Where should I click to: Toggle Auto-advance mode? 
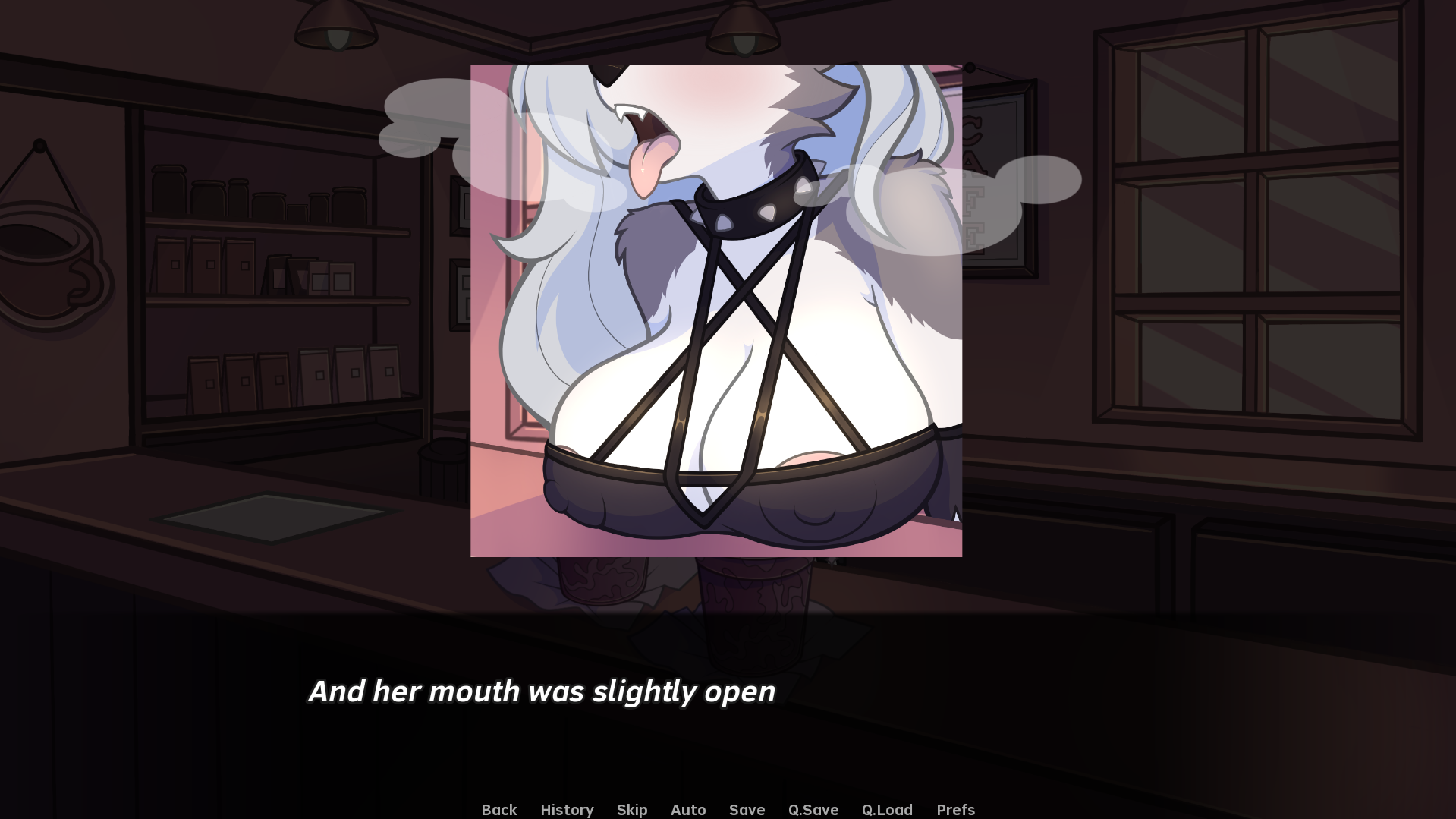pos(687,810)
